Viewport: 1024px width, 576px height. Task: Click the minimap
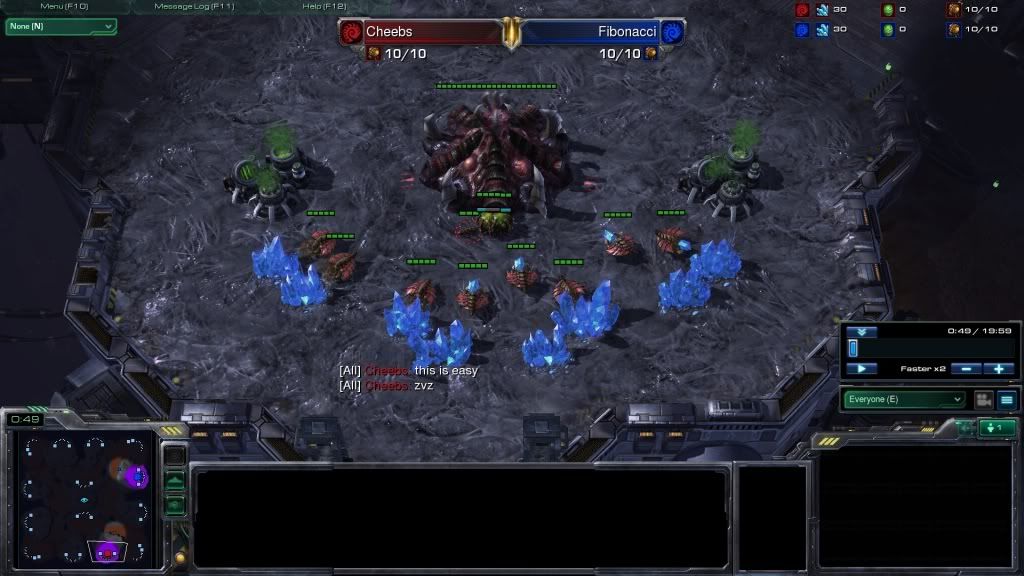click(x=85, y=496)
